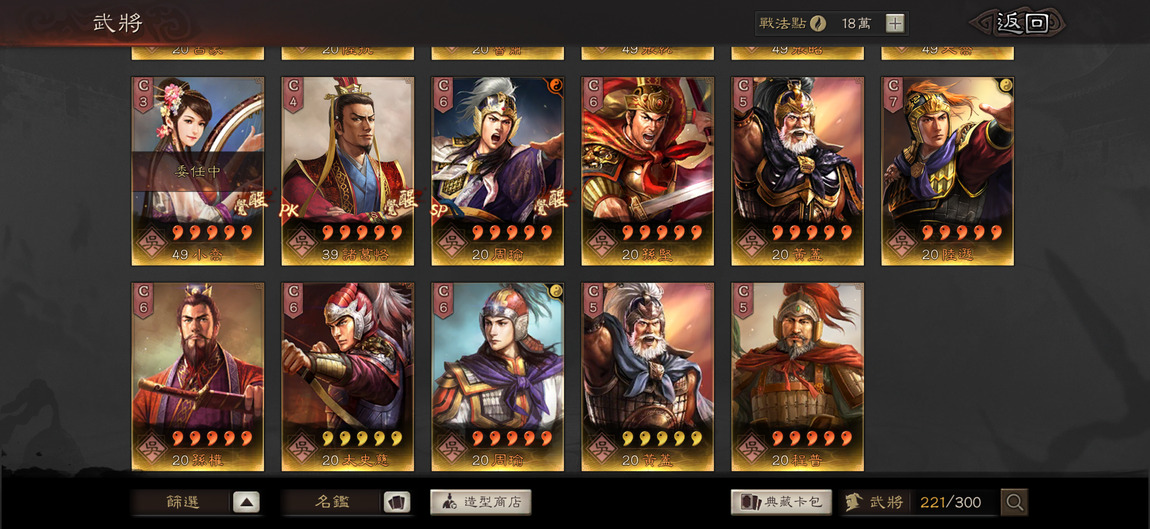This screenshot has height=529, width=1150.
Task: Pick the SP 周瑜 awakened card
Action: (498, 170)
